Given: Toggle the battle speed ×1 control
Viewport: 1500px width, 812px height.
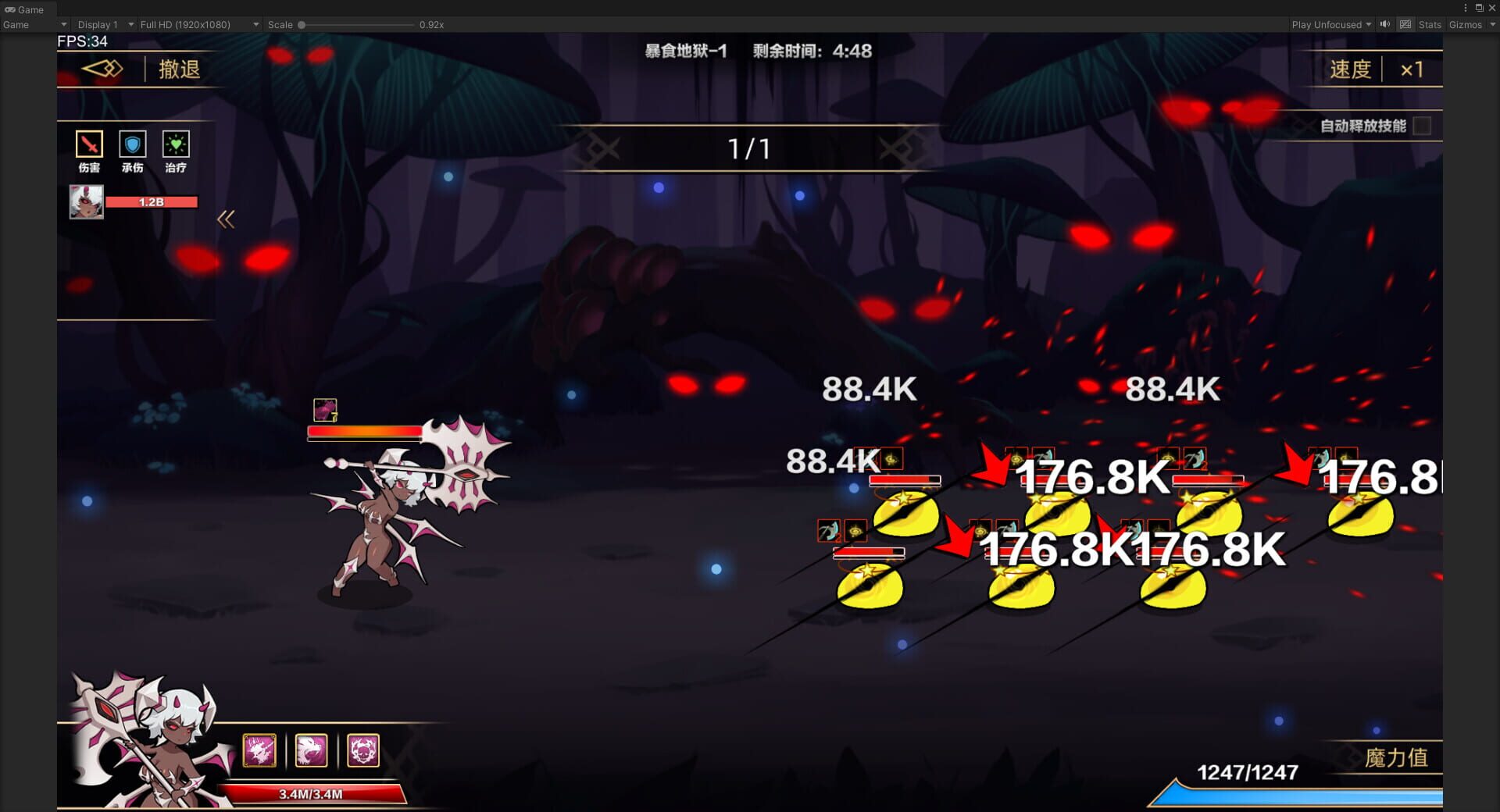Looking at the screenshot, I should click(x=1412, y=69).
